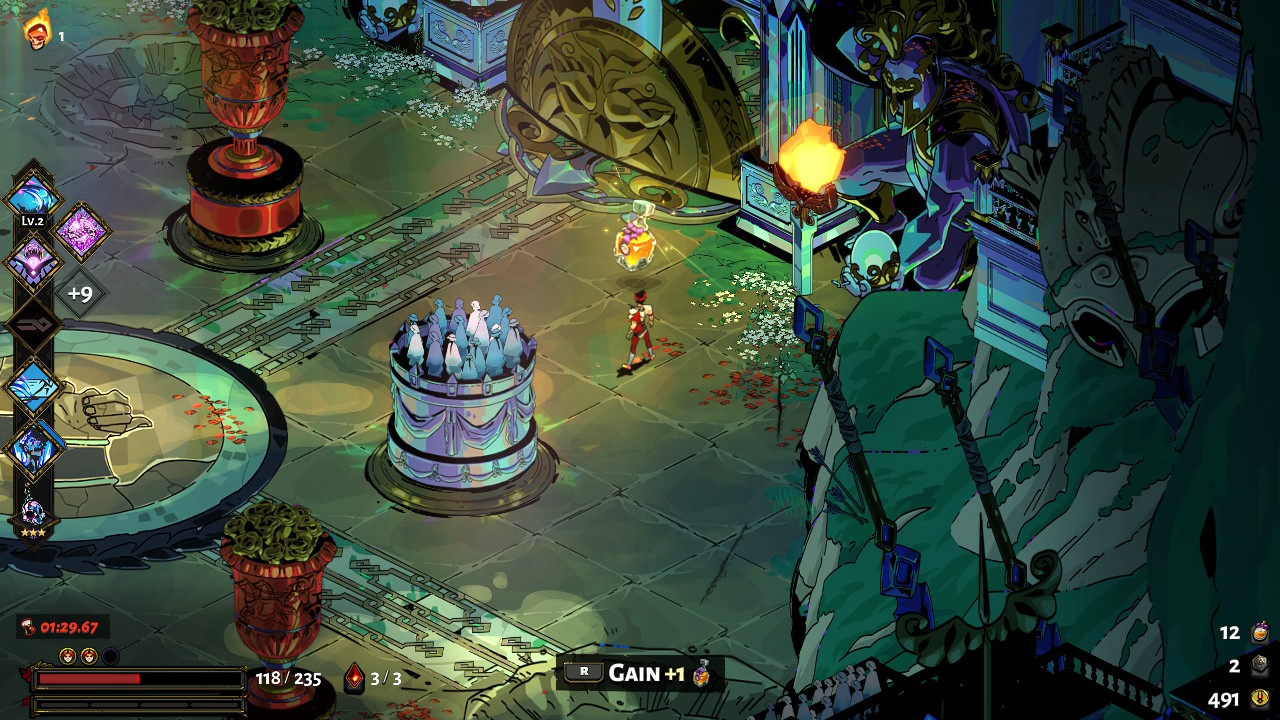Select the Lv.2 blue slash boon icon

pyautogui.click(x=33, y=193)
